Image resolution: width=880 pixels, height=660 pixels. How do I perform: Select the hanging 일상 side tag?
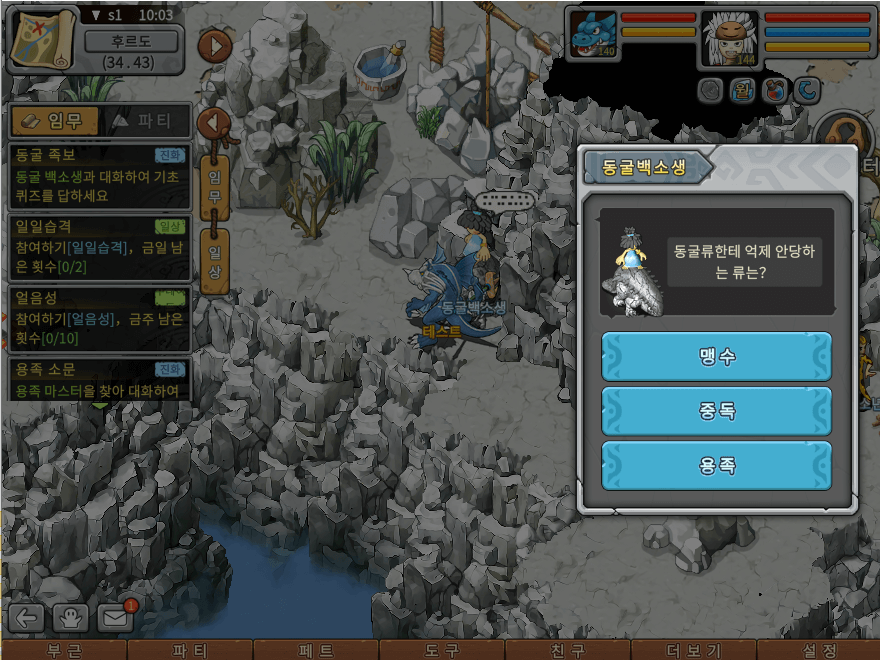coord(214,259)
